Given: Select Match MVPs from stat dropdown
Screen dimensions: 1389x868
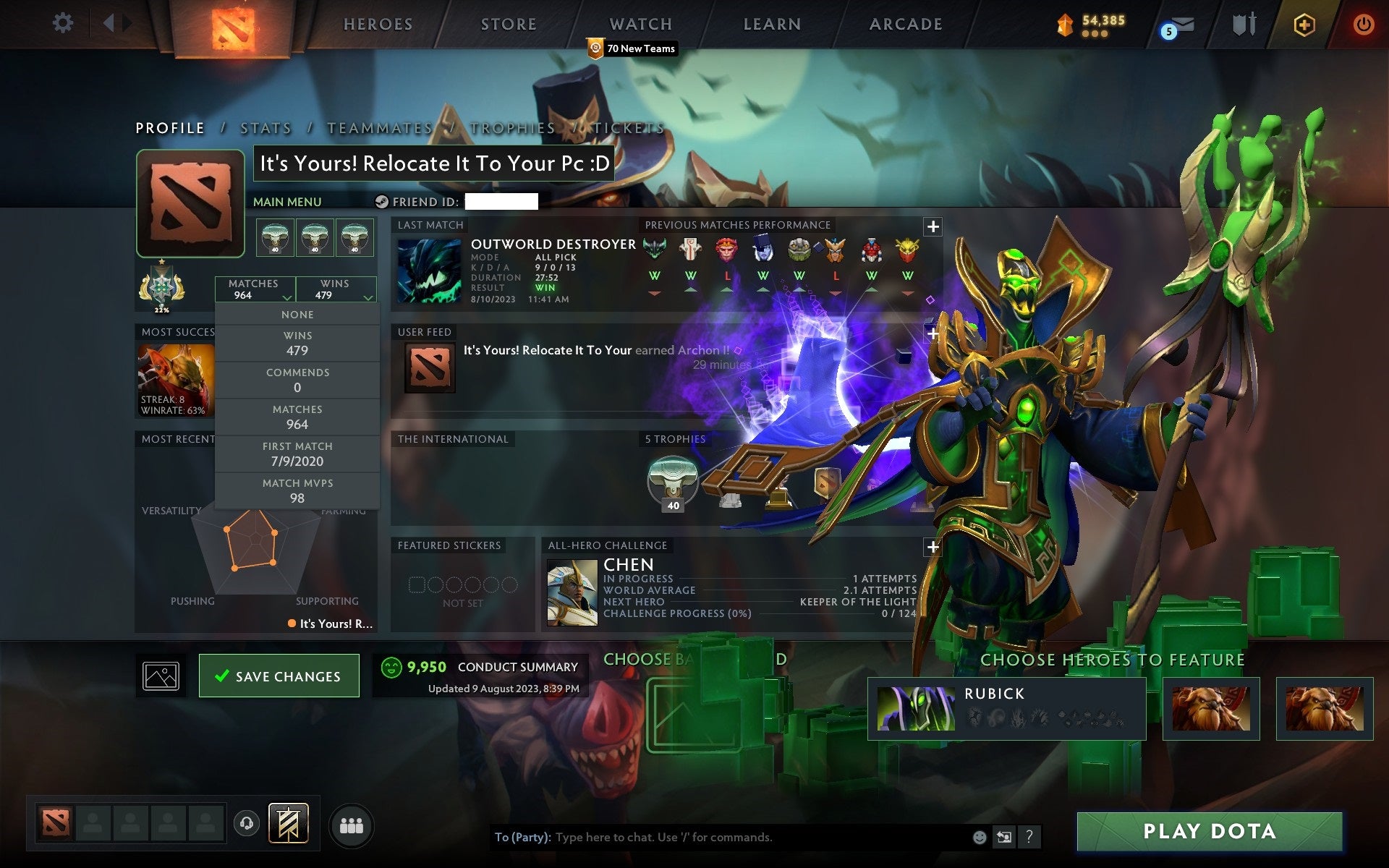Looking at the screenshot, I should point(297,490).
